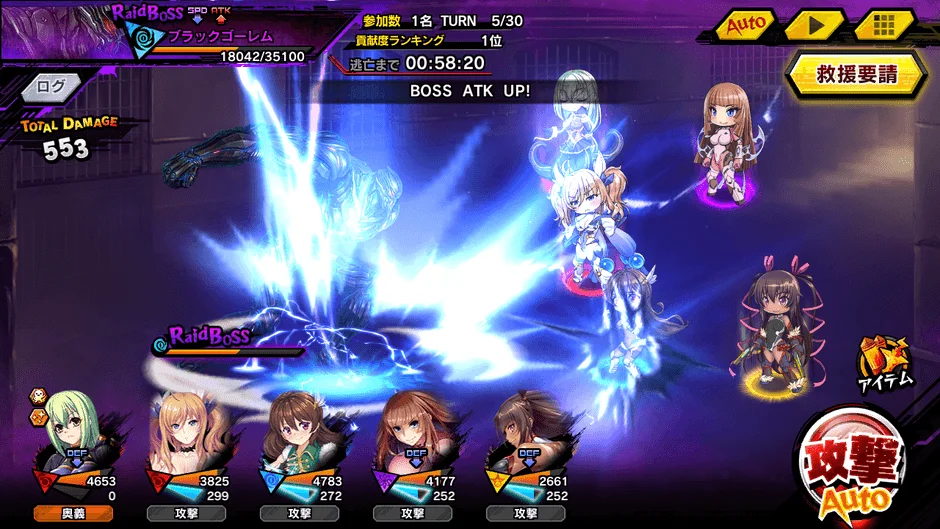Open the battle log (ログ)
940x529 pixels.
coord(50,87)
